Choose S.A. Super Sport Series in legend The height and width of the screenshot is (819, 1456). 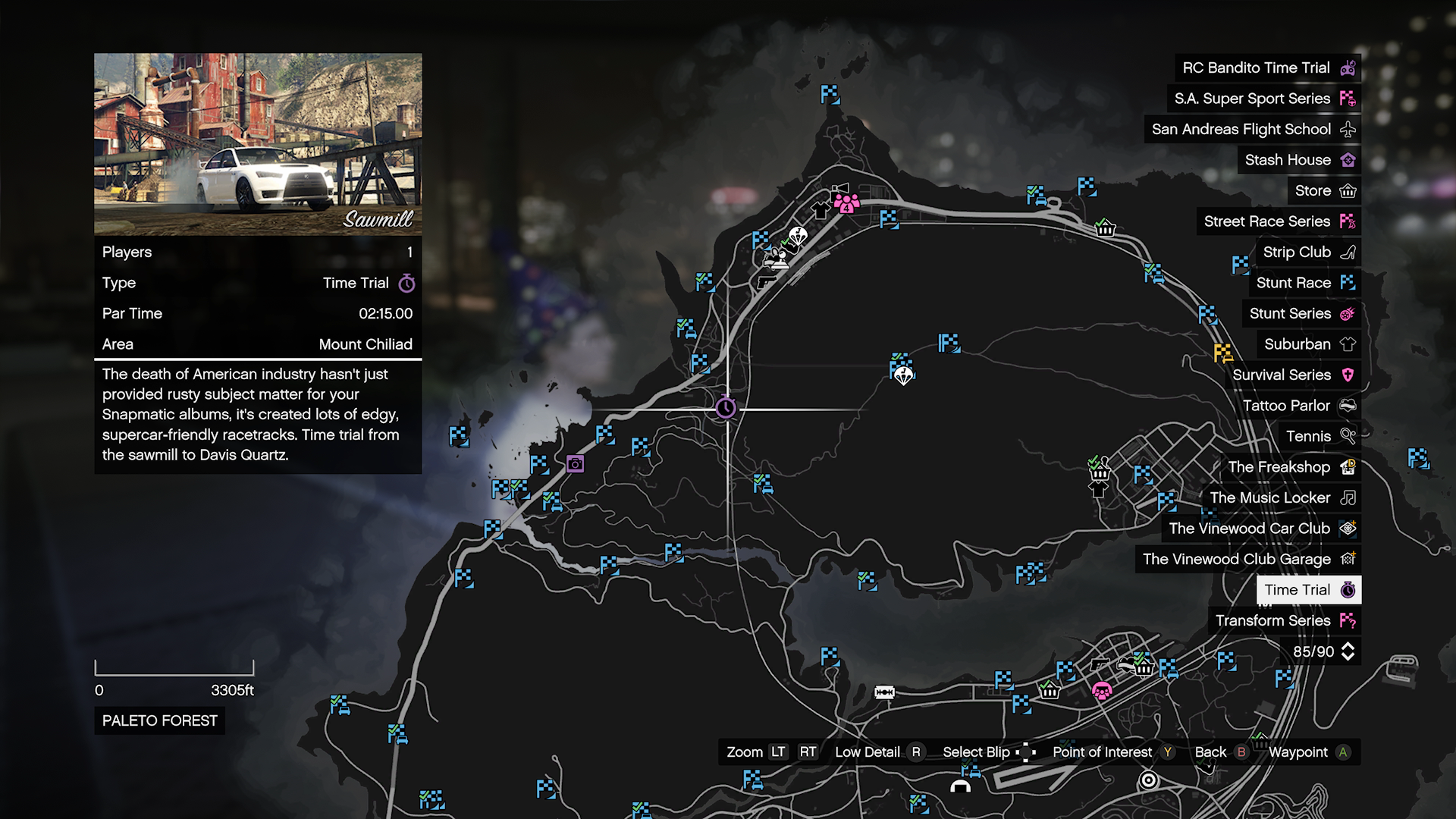pos(1263,99)
